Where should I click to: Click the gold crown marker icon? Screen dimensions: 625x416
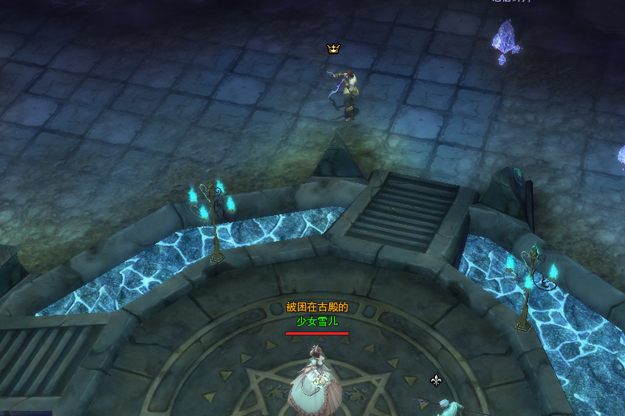333,48
